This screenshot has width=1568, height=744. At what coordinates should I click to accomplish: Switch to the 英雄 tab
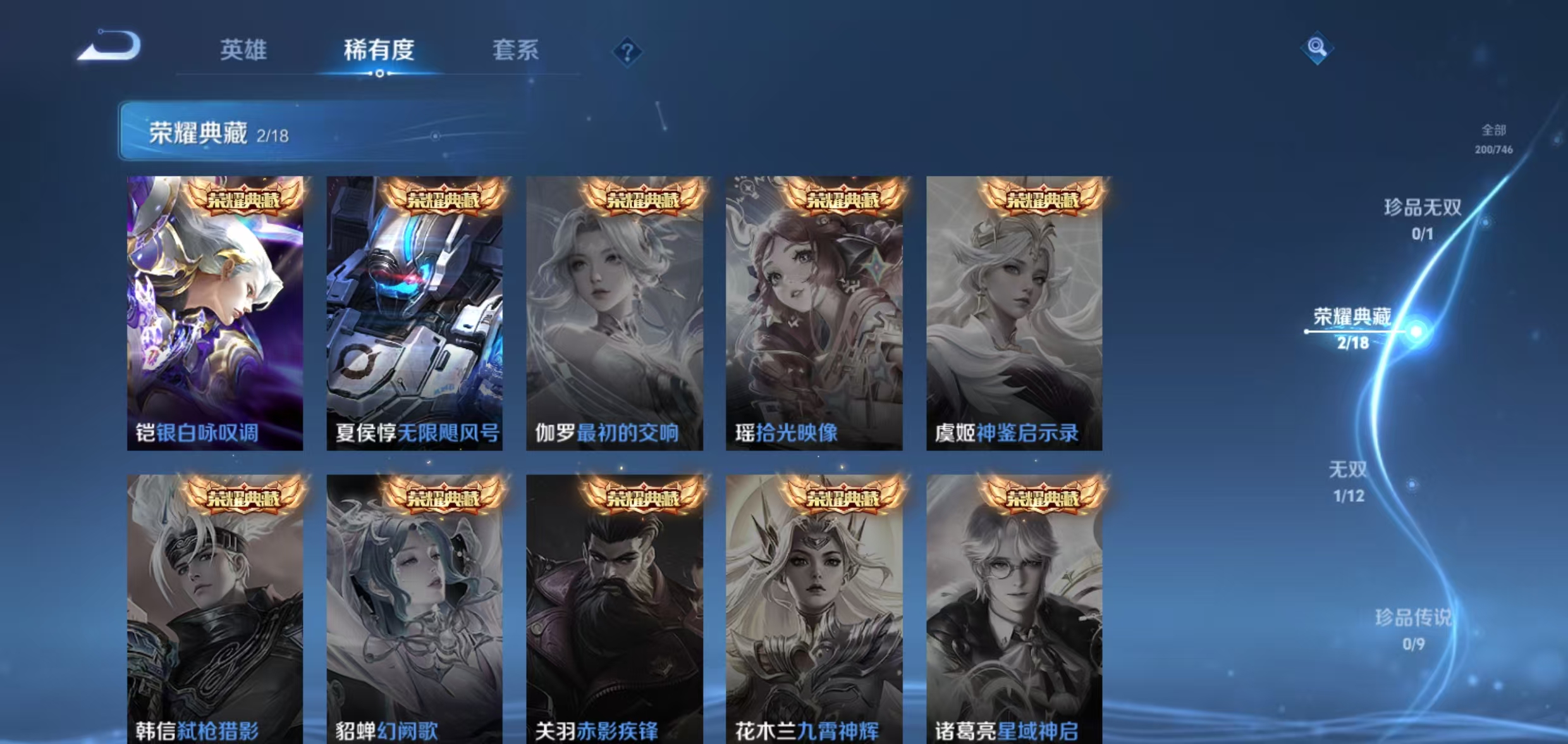click(244, 51)
